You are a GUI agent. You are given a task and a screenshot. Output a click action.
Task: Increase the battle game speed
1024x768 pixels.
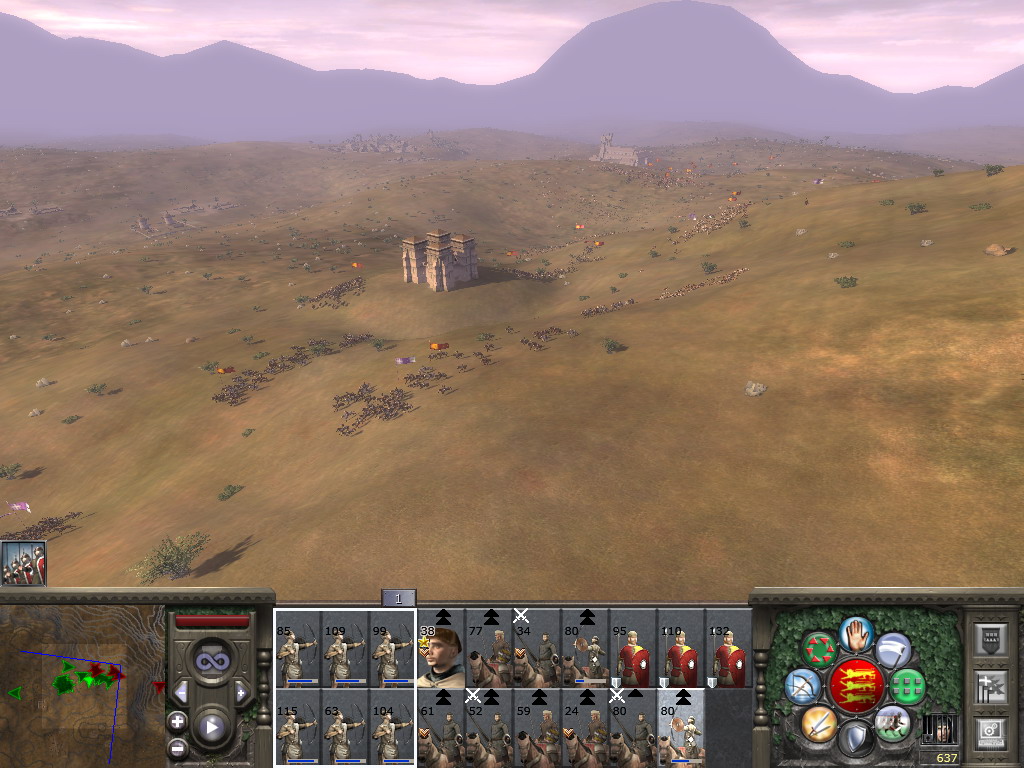coord(241,692)
